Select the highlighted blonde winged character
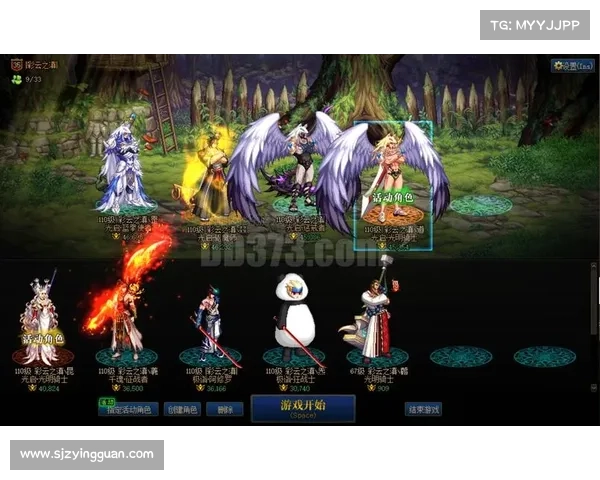 coord(392,175)
